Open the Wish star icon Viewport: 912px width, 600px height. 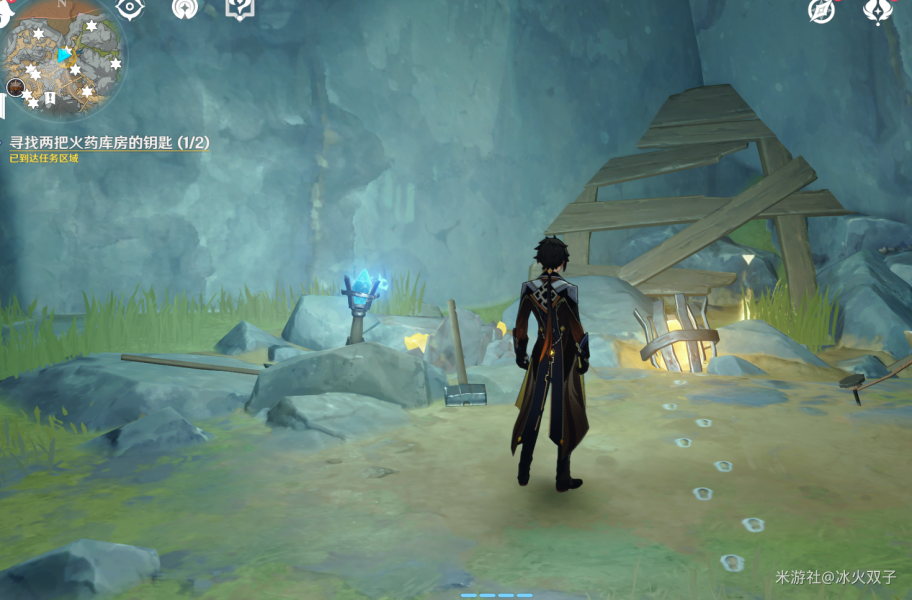(x=185, y=8)
